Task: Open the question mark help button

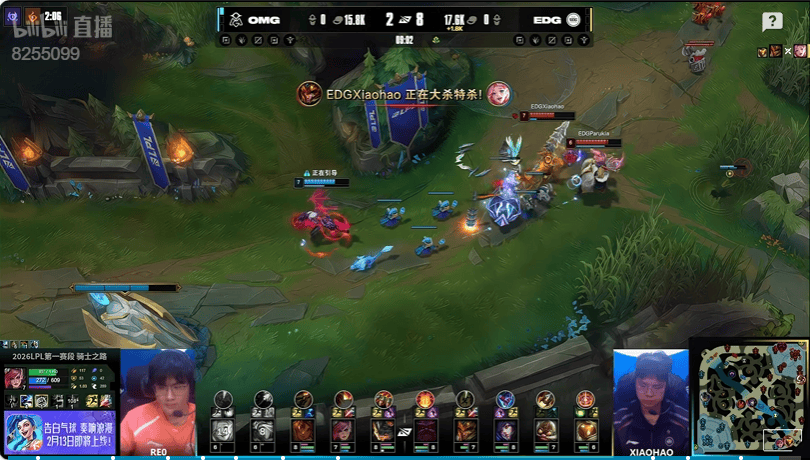Action: tap(772, 22)
